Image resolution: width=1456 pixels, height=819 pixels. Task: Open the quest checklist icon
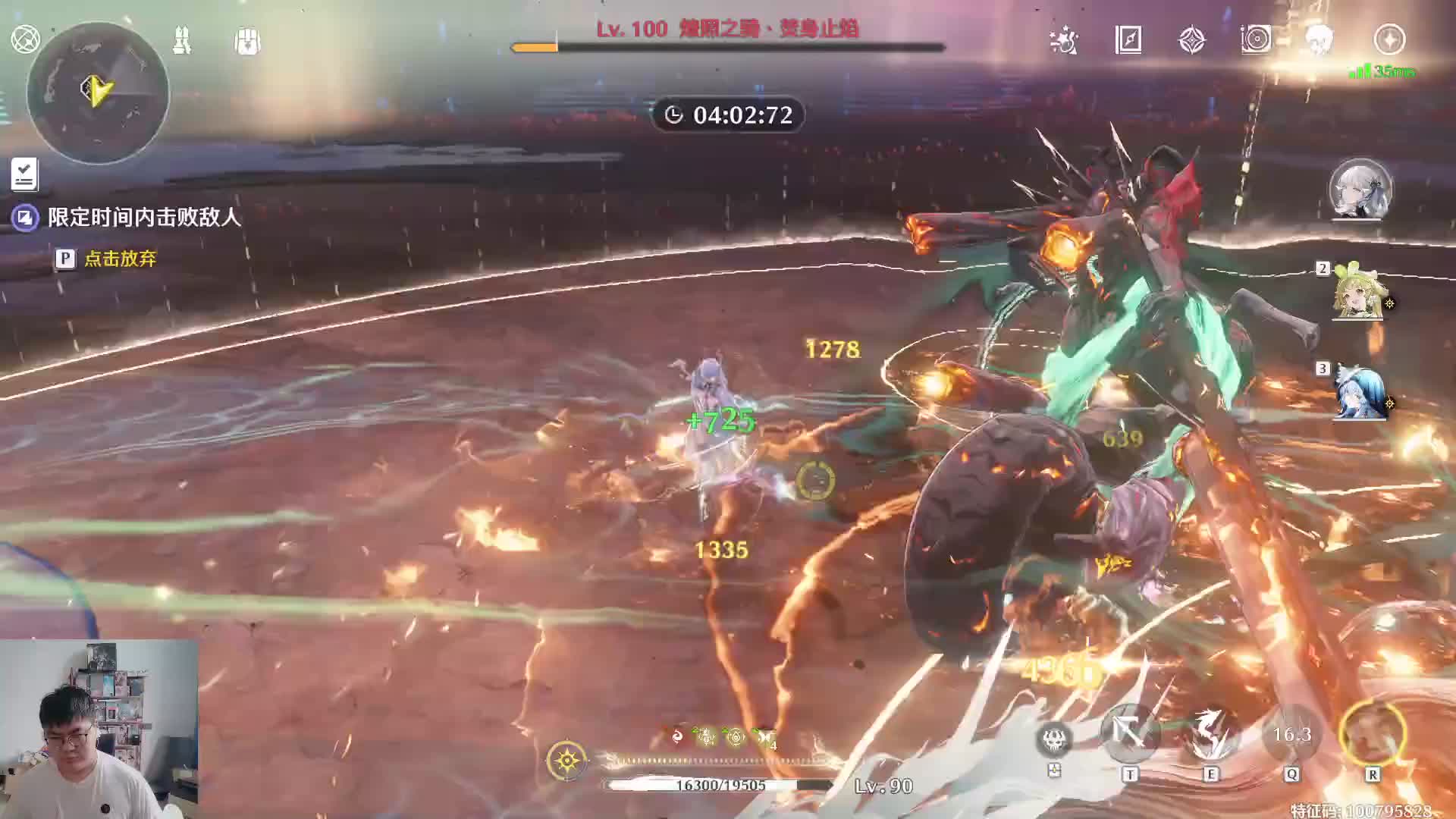pos(24,174)
